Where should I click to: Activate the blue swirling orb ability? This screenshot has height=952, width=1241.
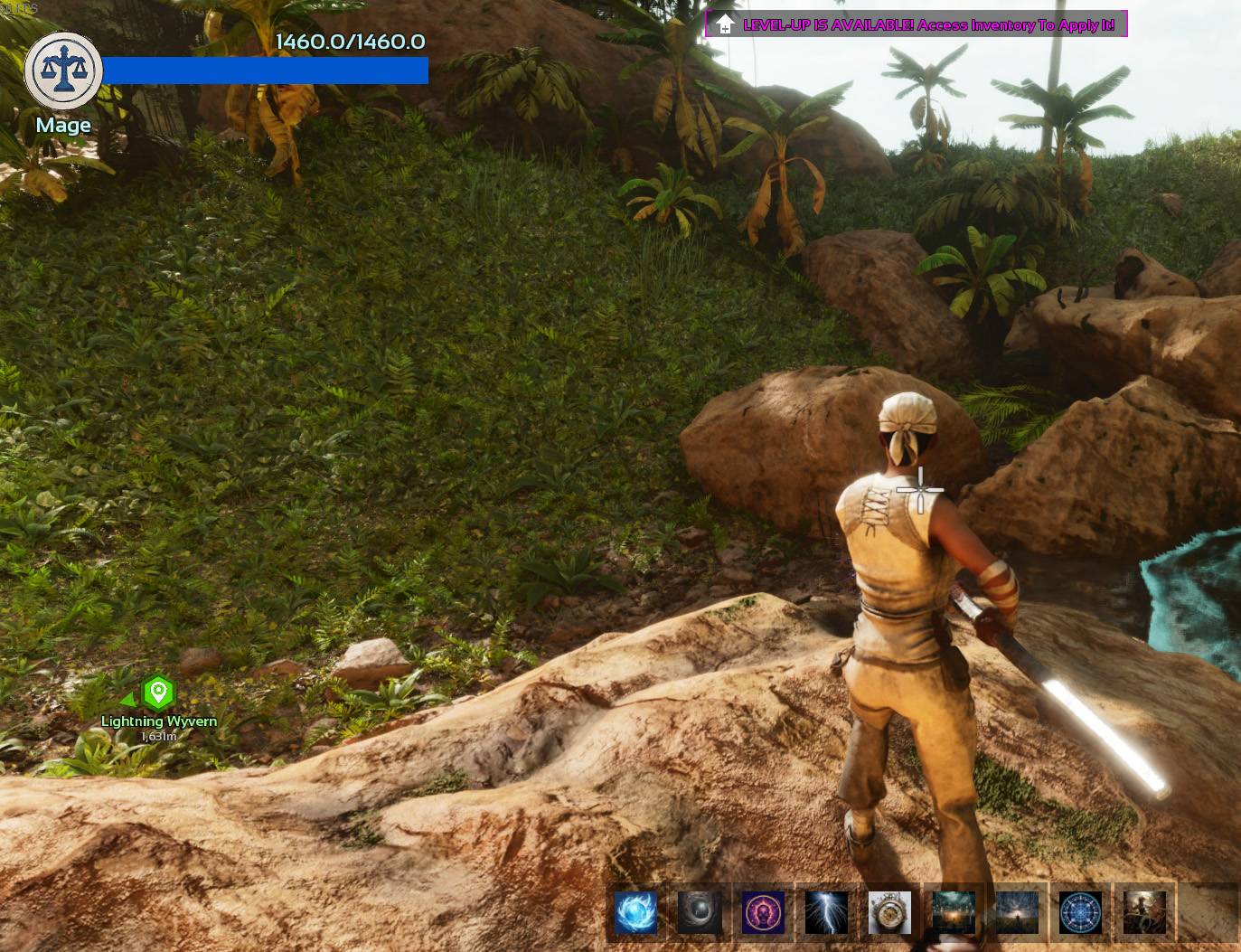pos(636,912)
